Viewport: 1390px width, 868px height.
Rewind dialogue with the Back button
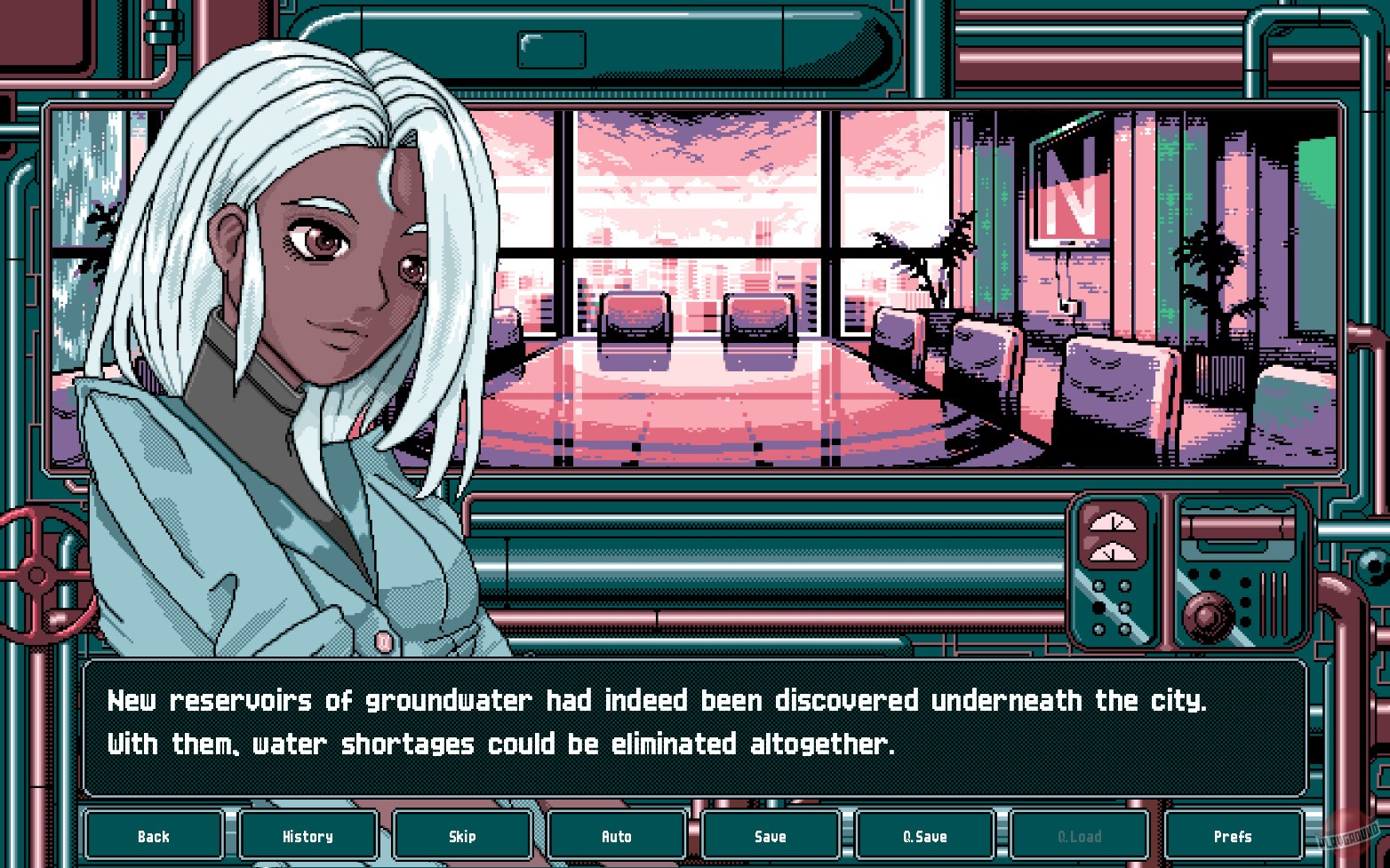154,835
